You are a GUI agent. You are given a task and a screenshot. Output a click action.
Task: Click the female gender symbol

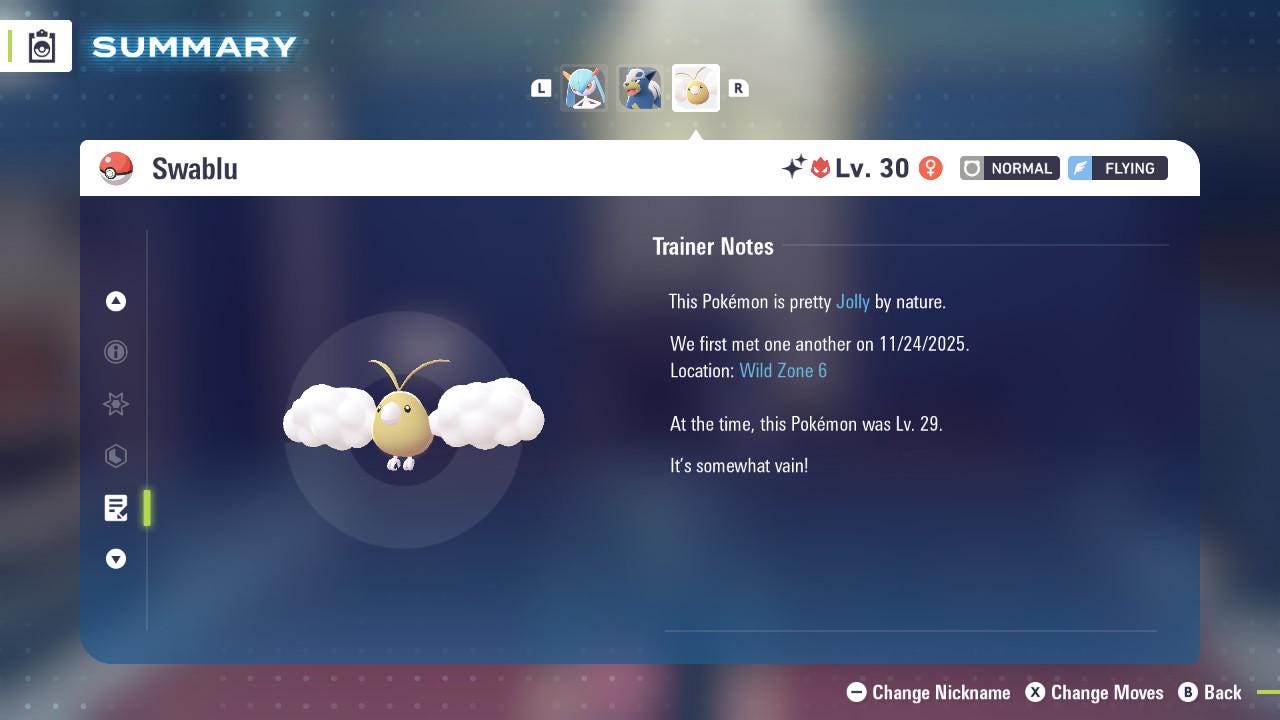click(x=930, y=168)
